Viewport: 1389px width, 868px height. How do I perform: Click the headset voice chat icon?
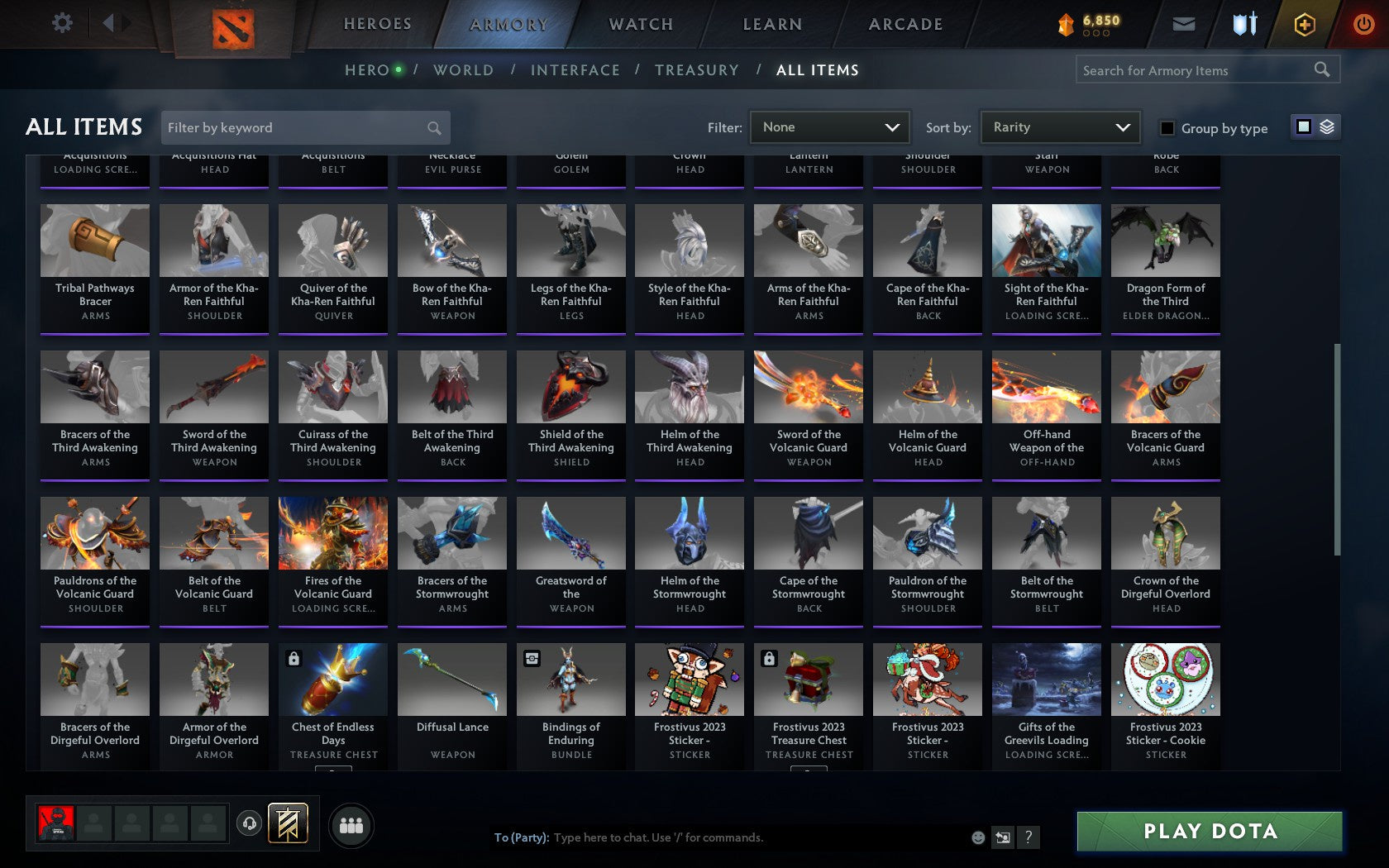(251, 823)
